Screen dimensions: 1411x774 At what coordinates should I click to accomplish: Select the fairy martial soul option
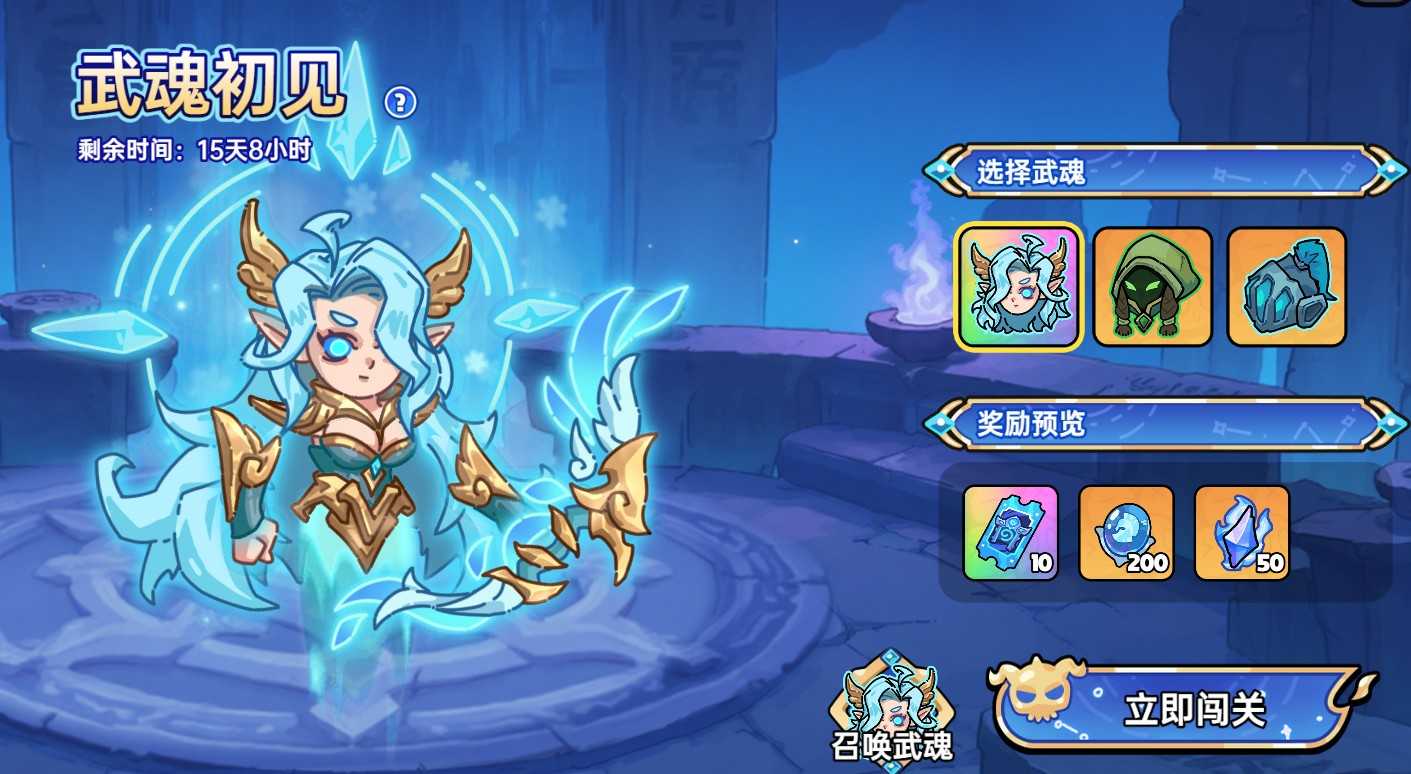1018,288
